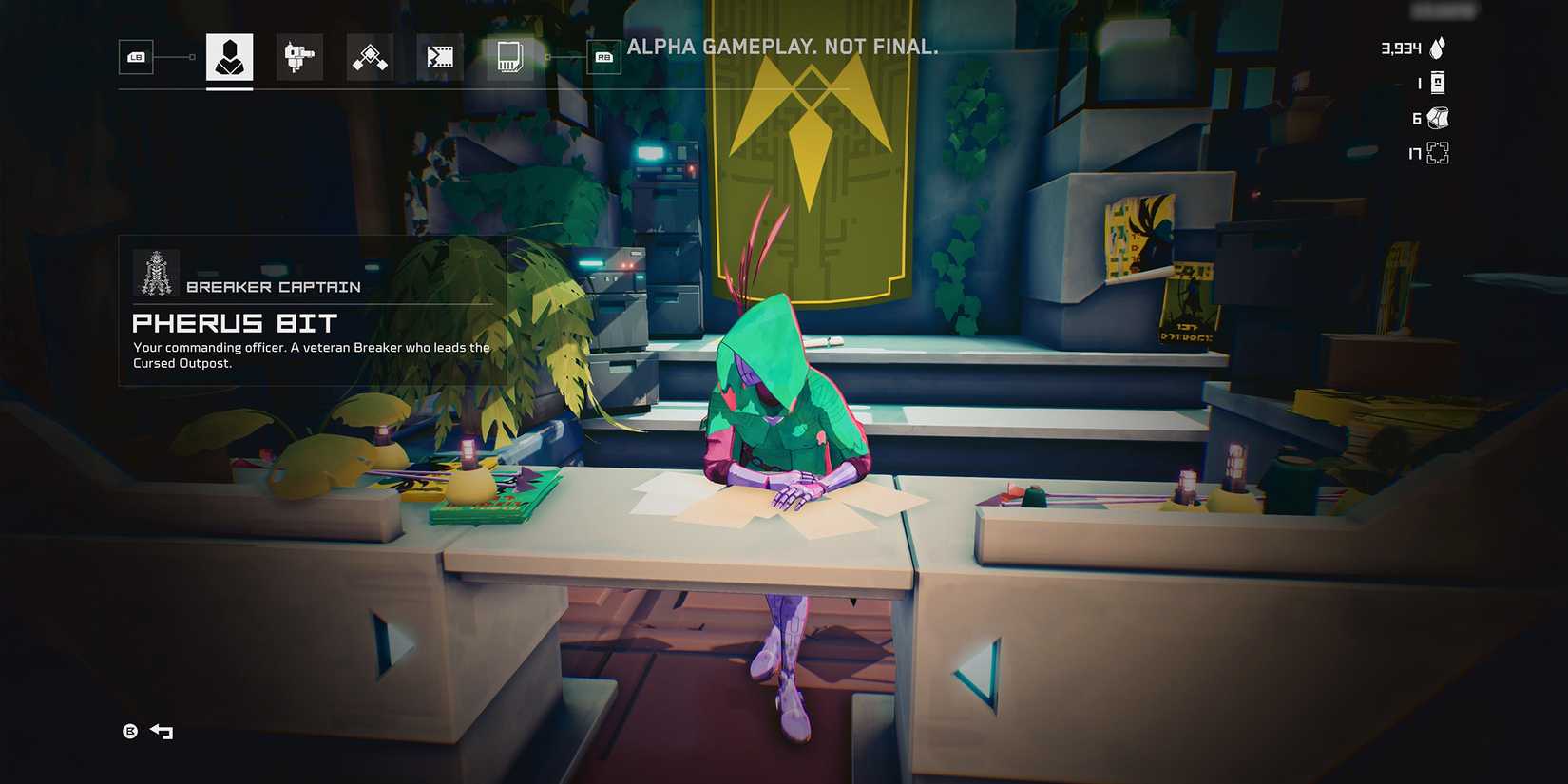This screenshot has height=784, width=1568.
Task: Click the back arrow icon at bottom left
Action: (x=162, y=732)
